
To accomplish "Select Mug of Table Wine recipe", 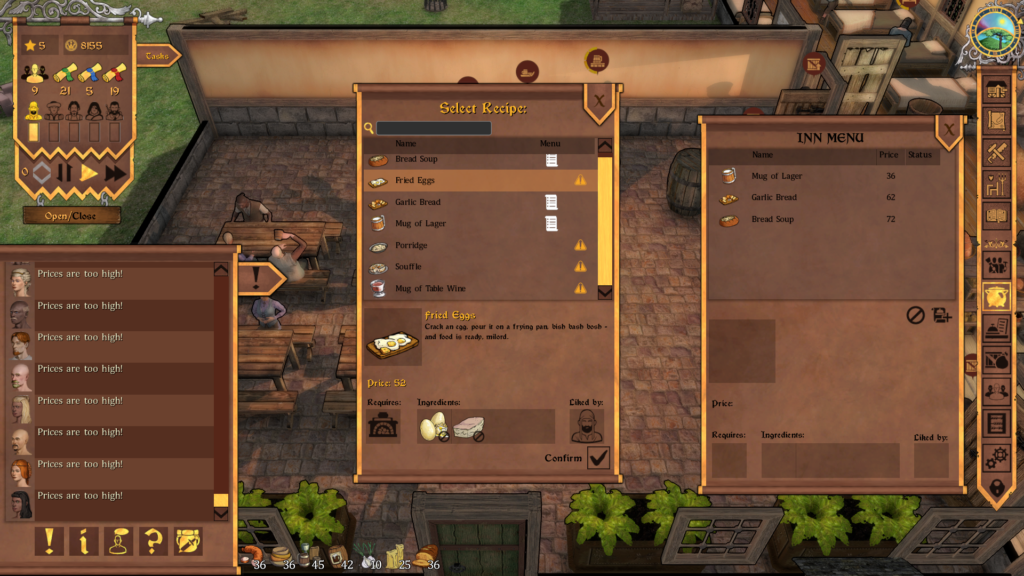I will click(470, 288).
